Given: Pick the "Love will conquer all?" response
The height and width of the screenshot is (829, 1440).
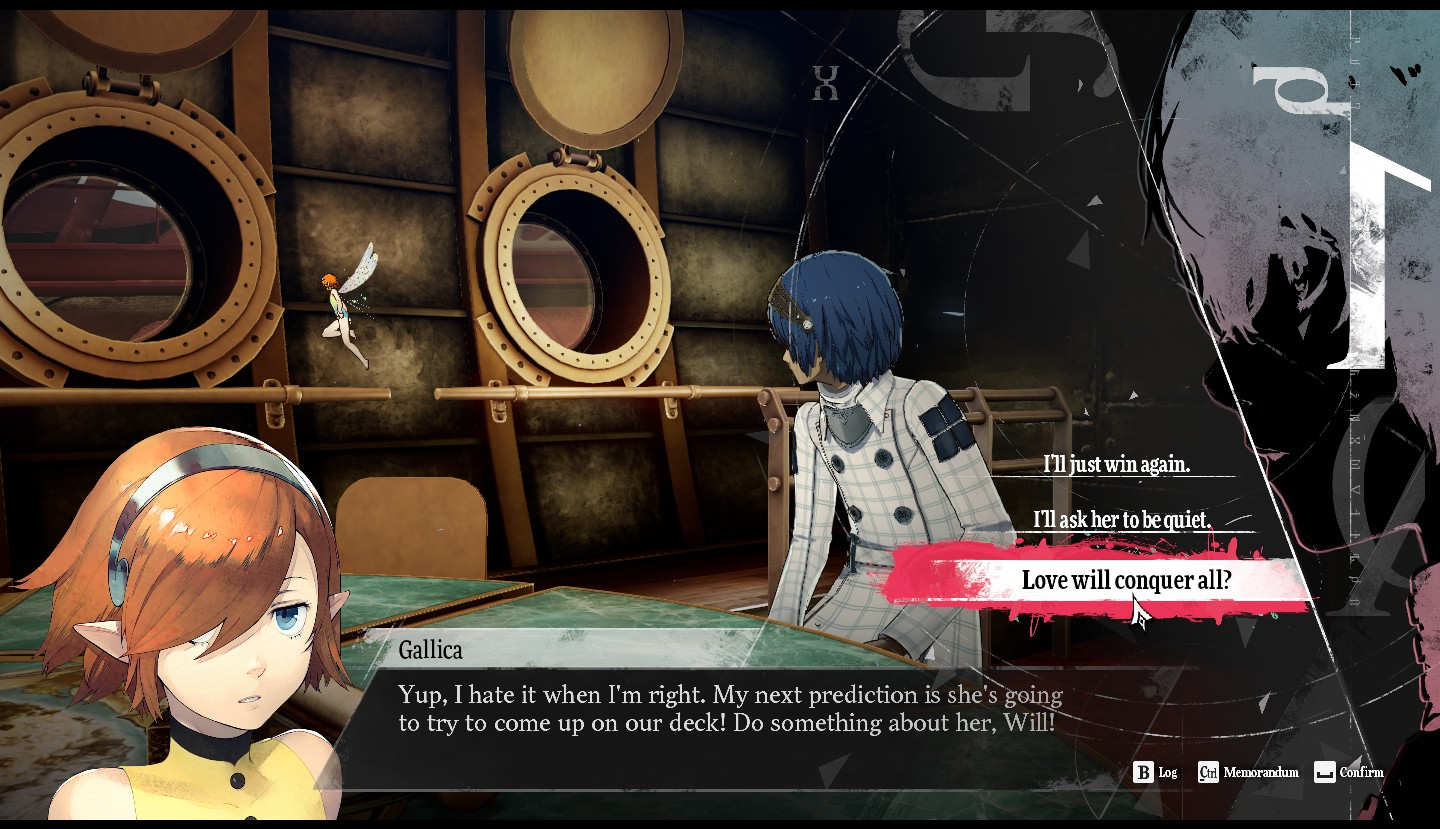Looking at the screenshot, I should click(1125, 580).
